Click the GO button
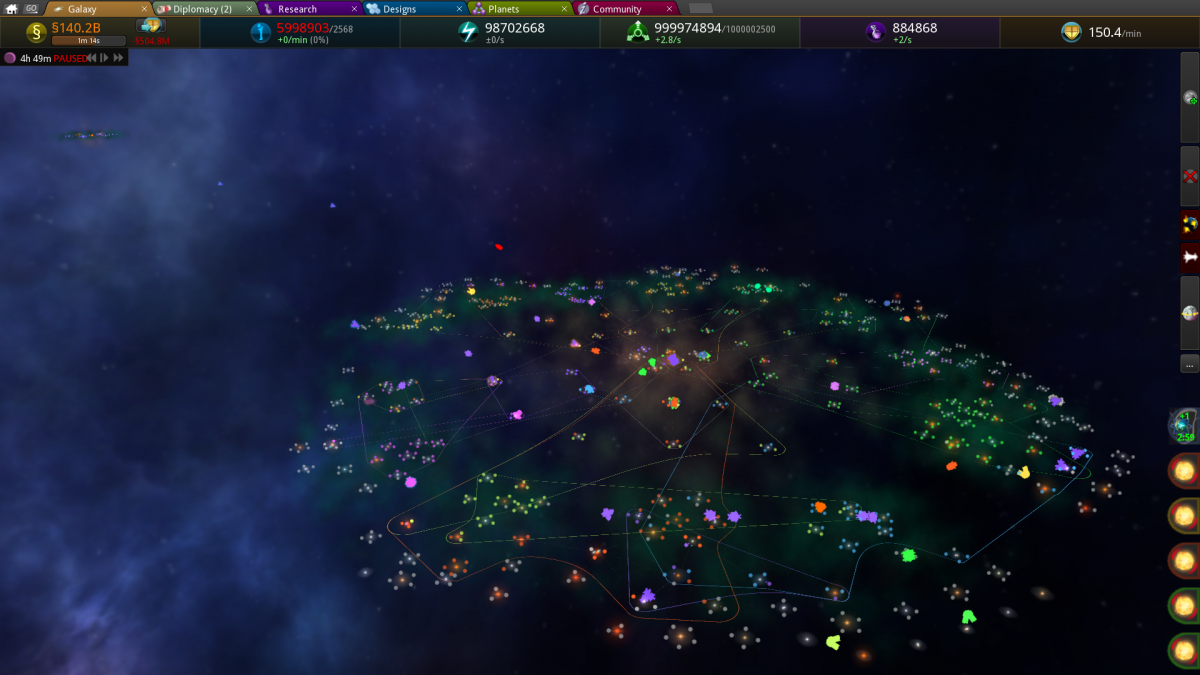 click(31, 9)
